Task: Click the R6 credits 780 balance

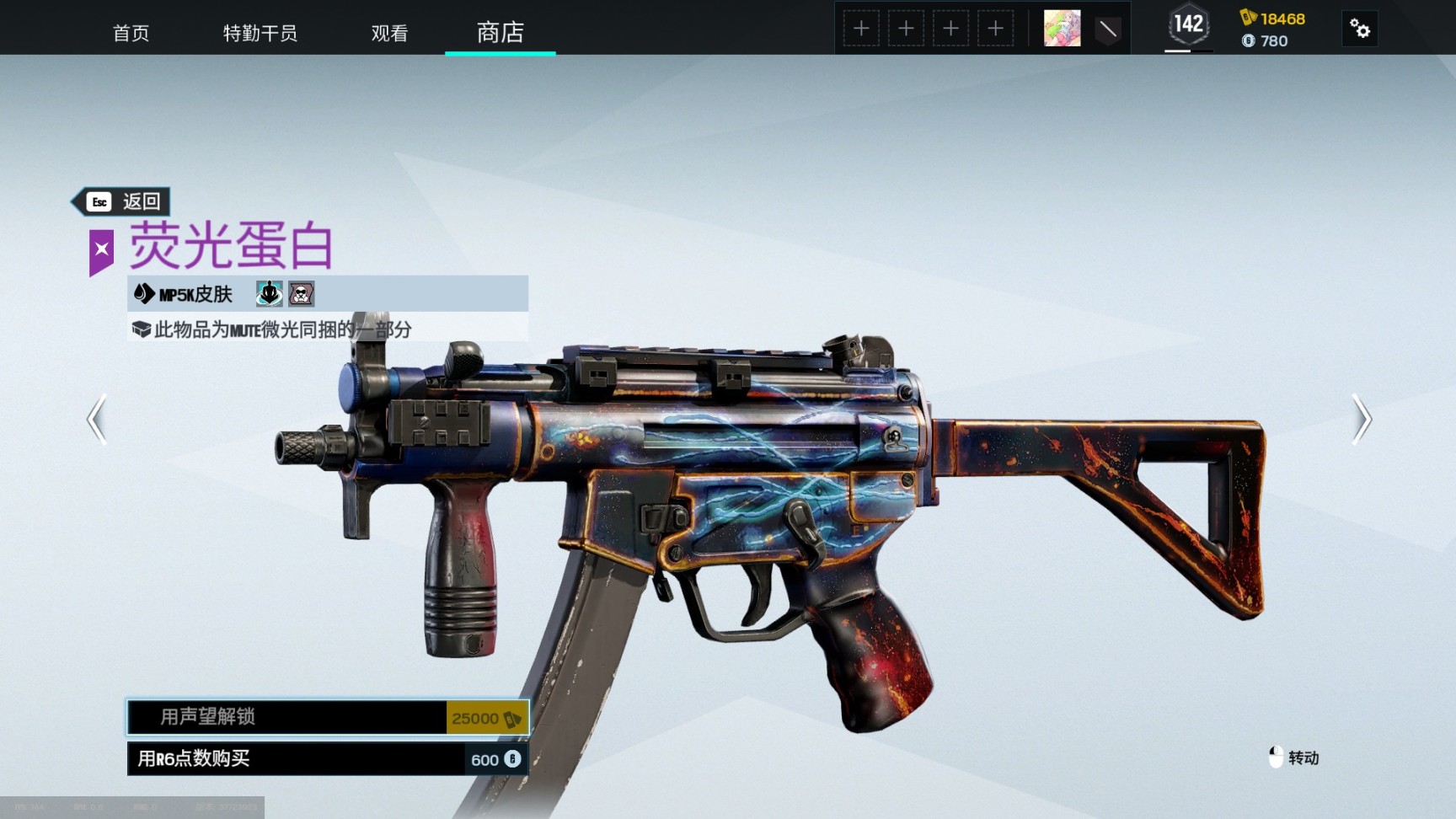Action: coord(1265,40)
